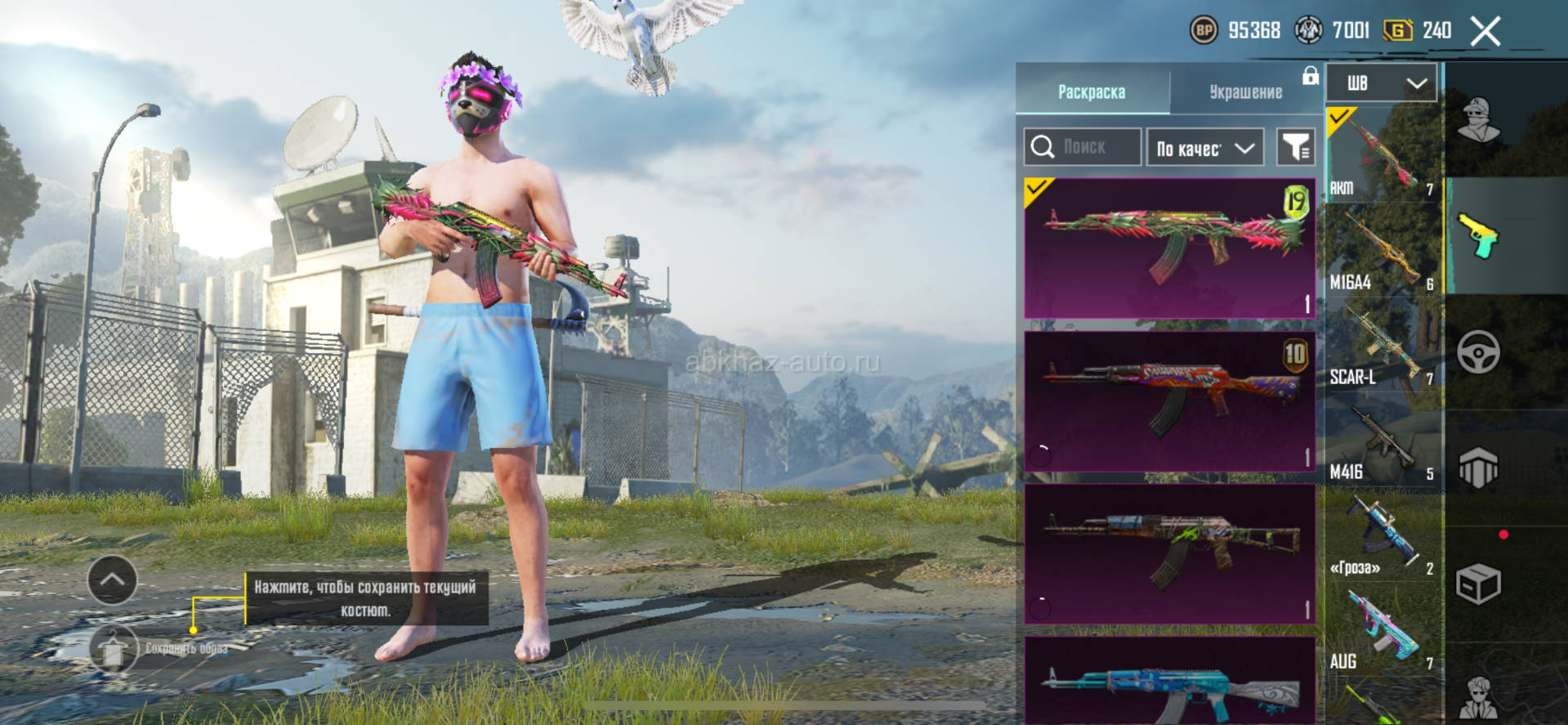The image size is (1568, 725).
Task: Save current look with Сохранить образ
Action: [114, 649]
